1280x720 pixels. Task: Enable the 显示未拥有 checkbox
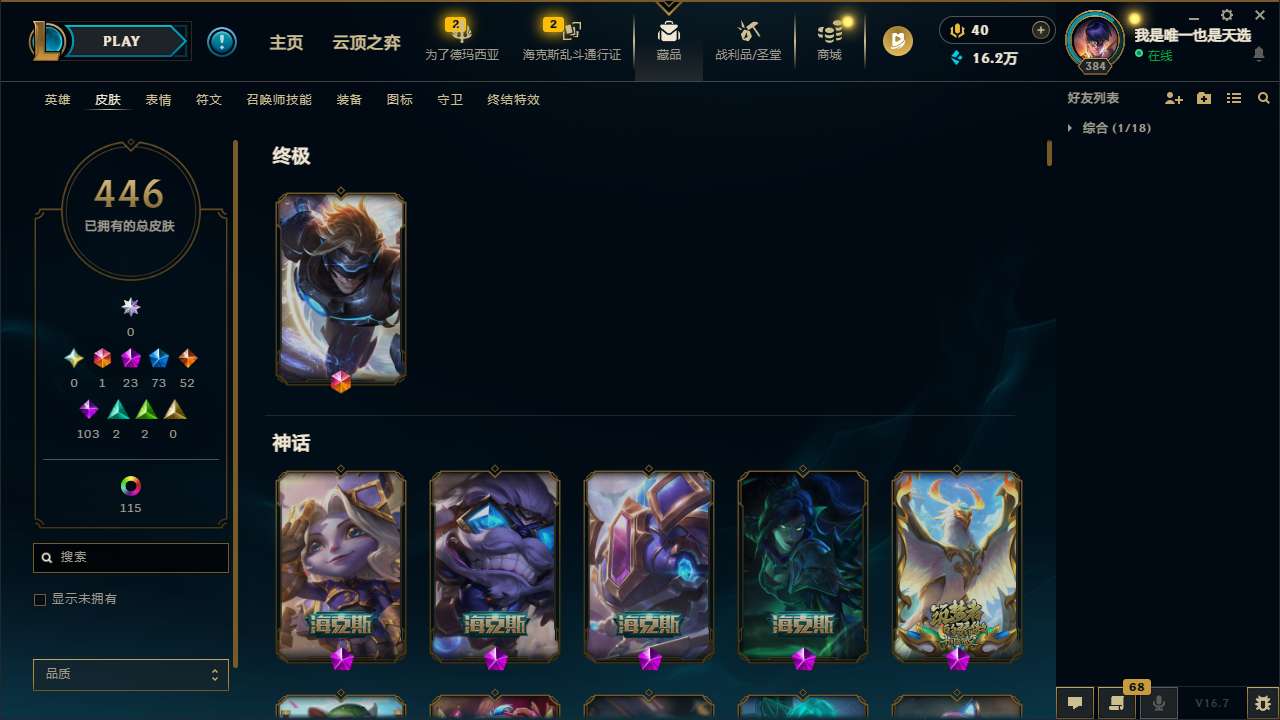point(40,599)
